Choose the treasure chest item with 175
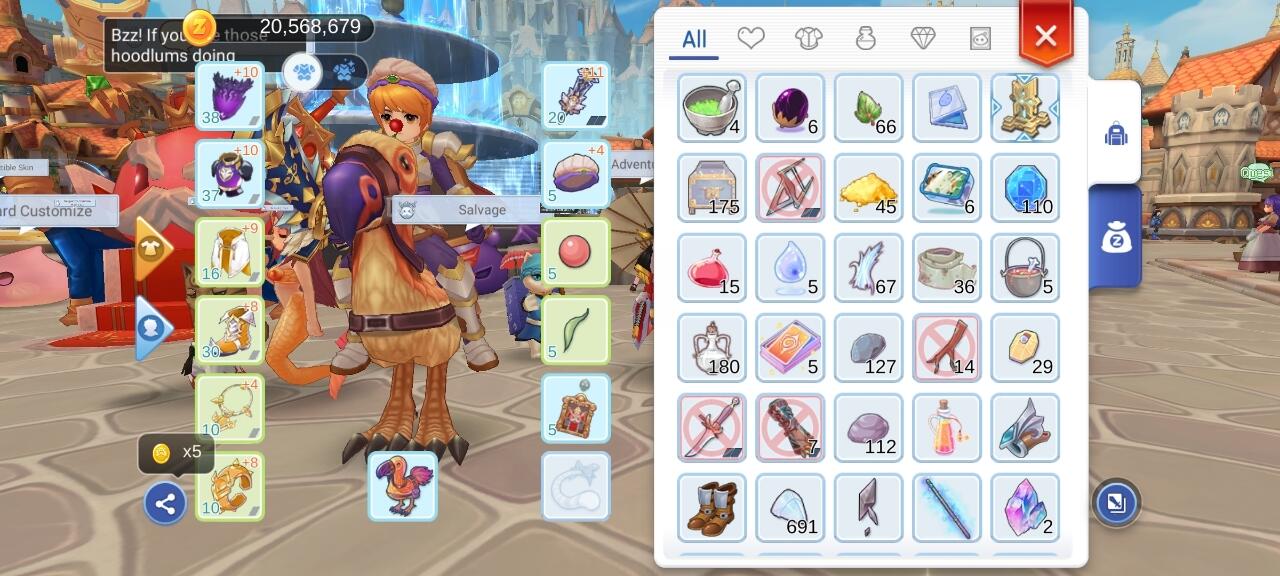Viewport: 1280px width, 576px height. (x=711, y=188)
